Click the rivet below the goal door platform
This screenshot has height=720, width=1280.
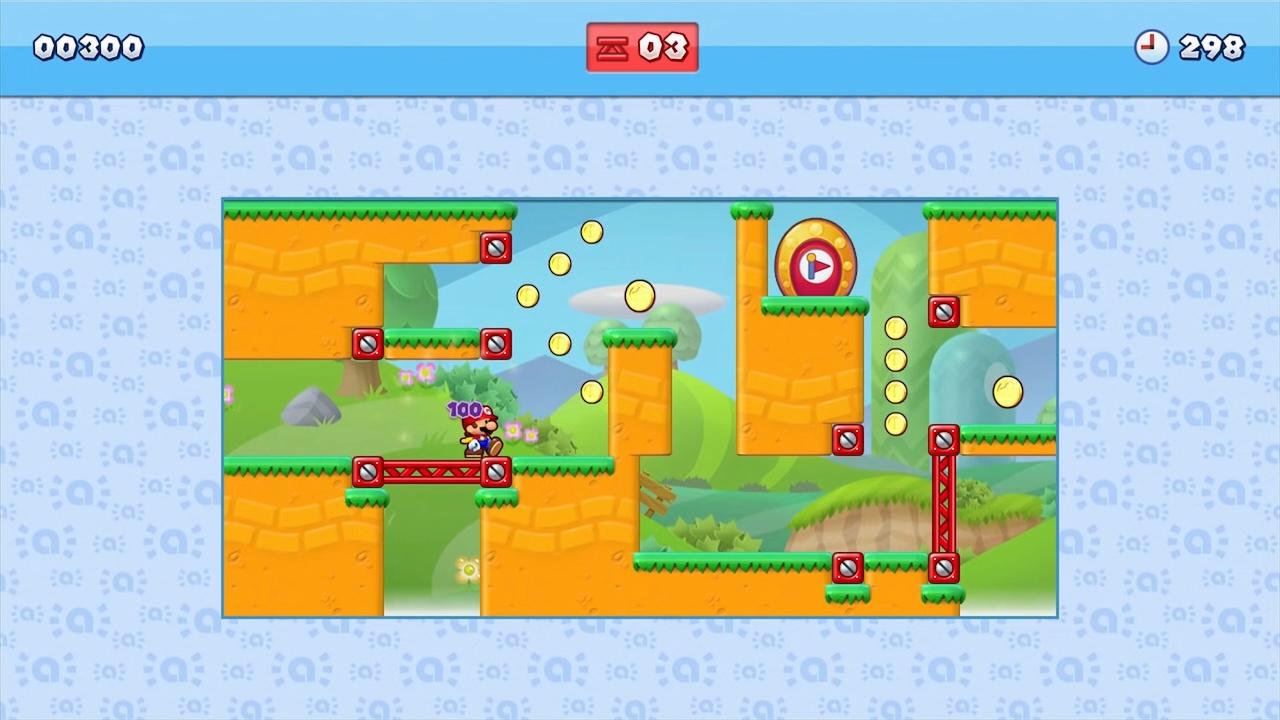(x=847, y=439)
